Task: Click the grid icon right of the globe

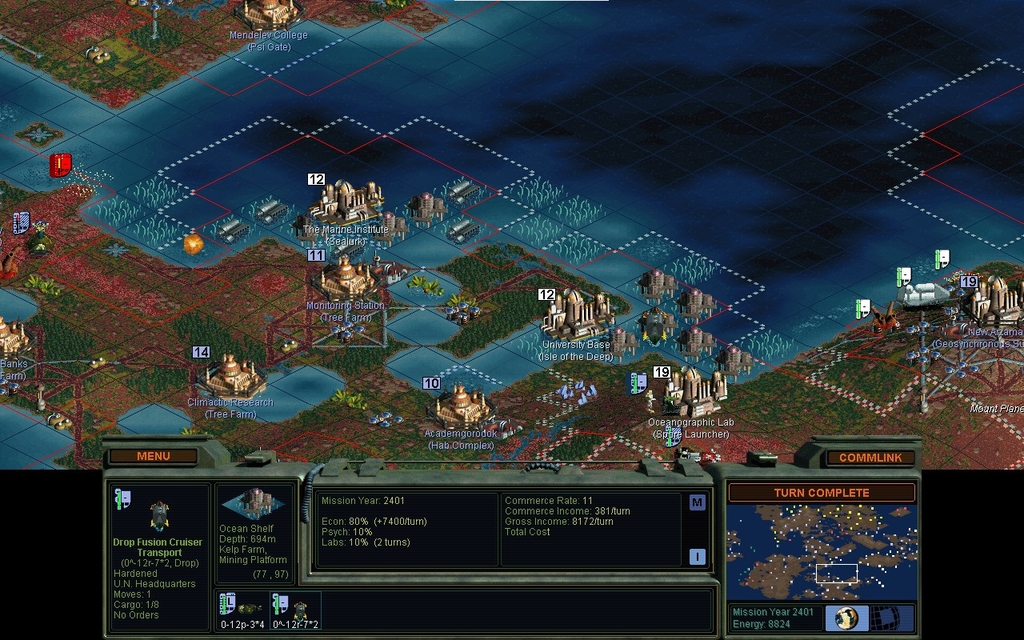Action: coord(883,617)
